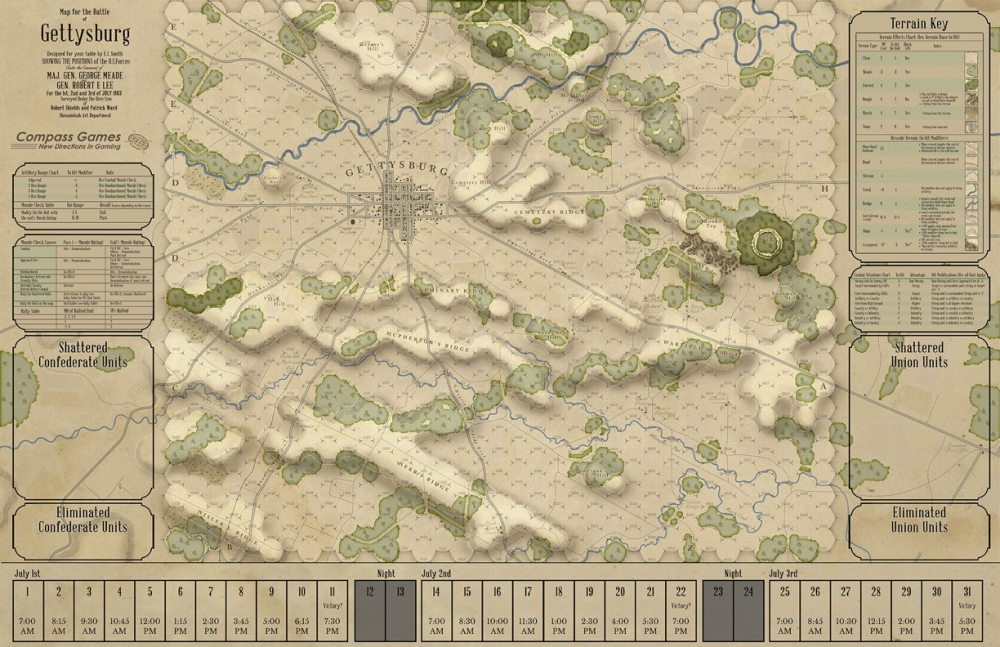Select the turn 11 Victory box
This screenshot has width=1000, height=647.
point(331,609)
